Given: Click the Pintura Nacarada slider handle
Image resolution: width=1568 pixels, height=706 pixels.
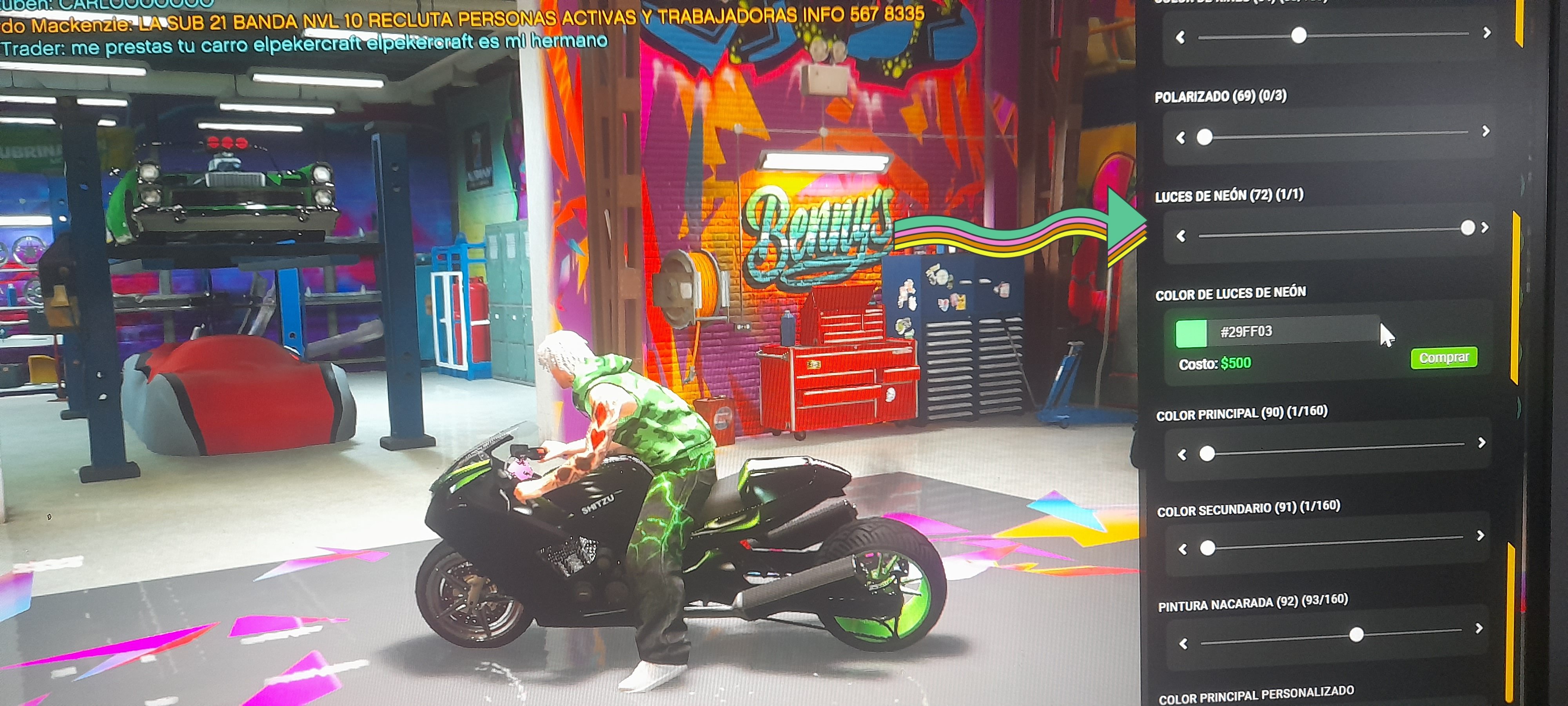Looking at the screenshot, I should point(1356,635).
